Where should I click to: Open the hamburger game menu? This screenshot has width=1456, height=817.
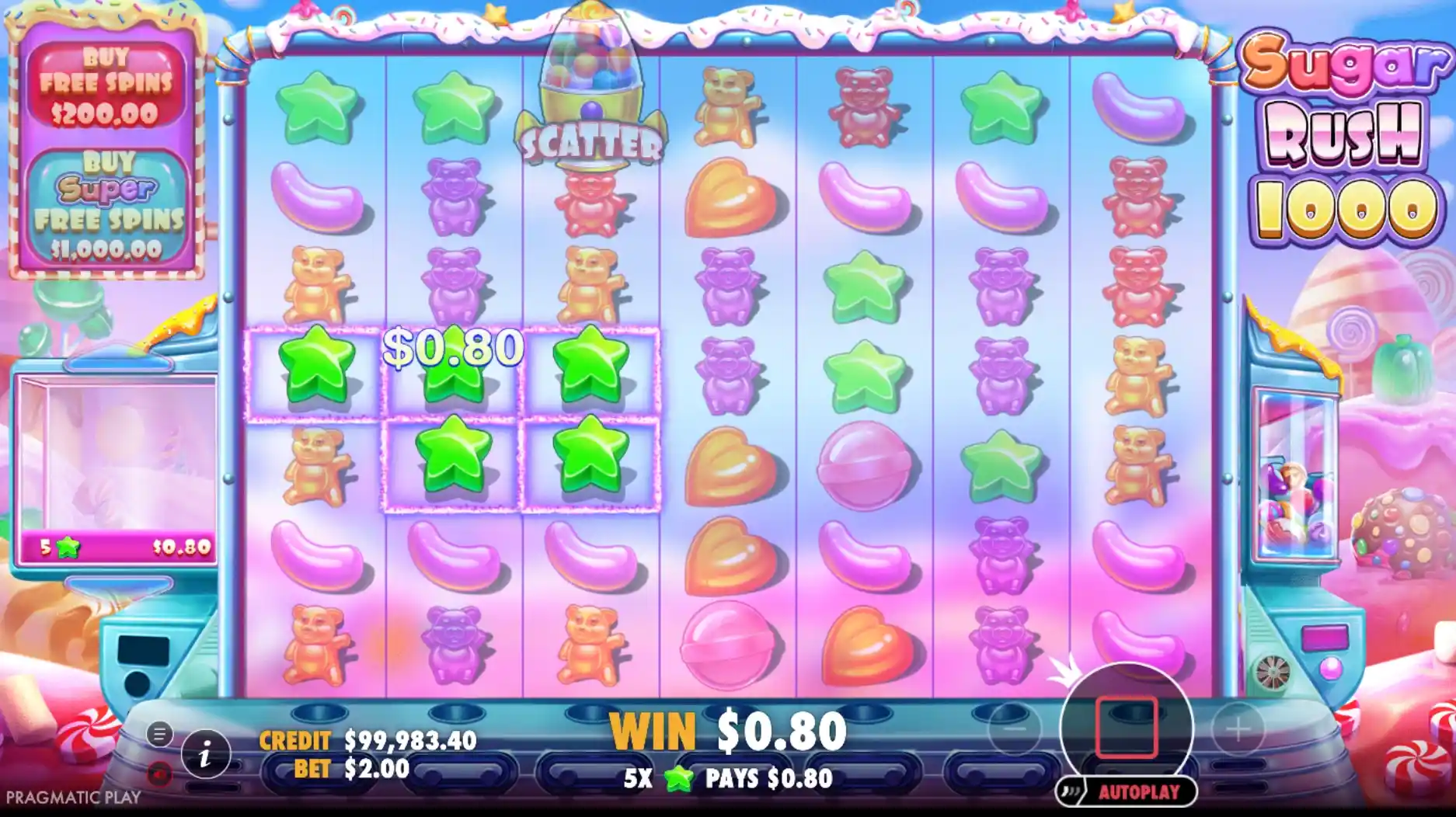coord(160,734)
